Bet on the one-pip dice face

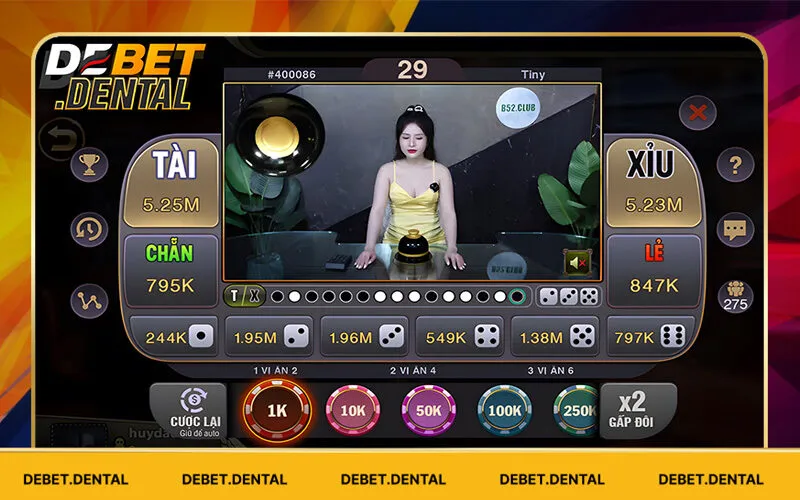tap(173, 337)
